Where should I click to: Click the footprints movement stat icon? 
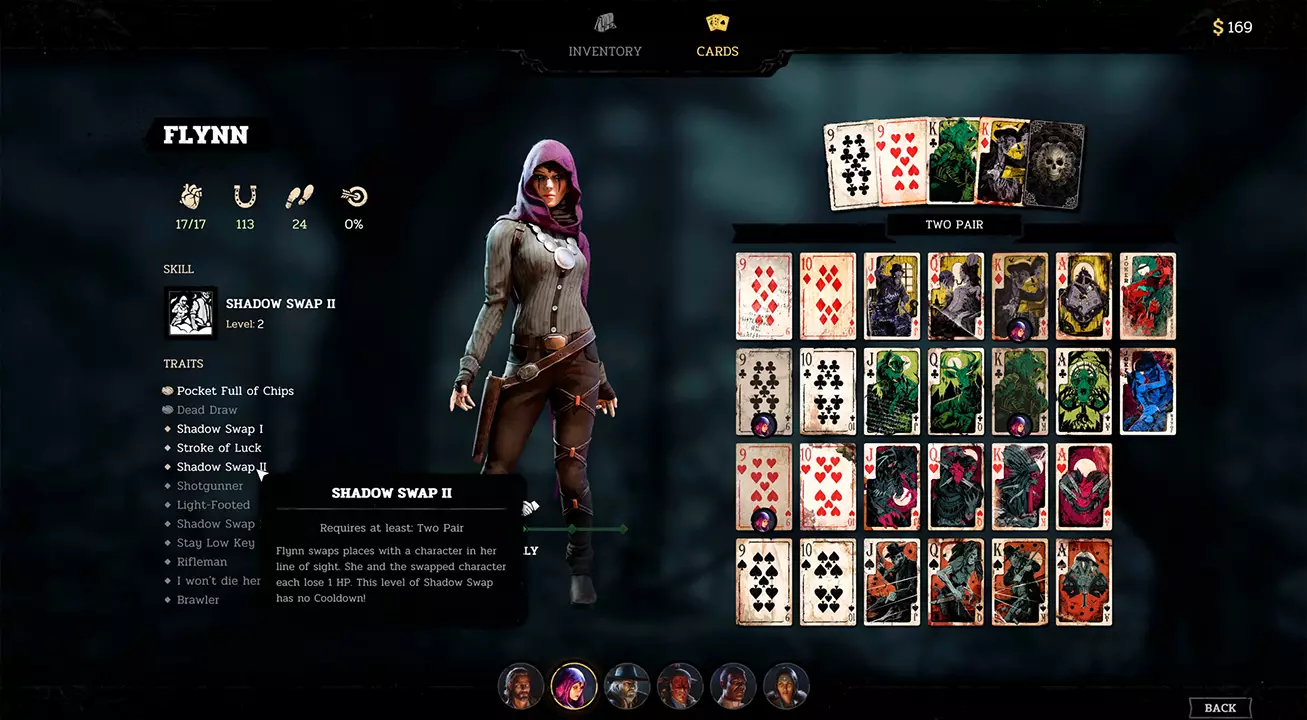(299, 196)
